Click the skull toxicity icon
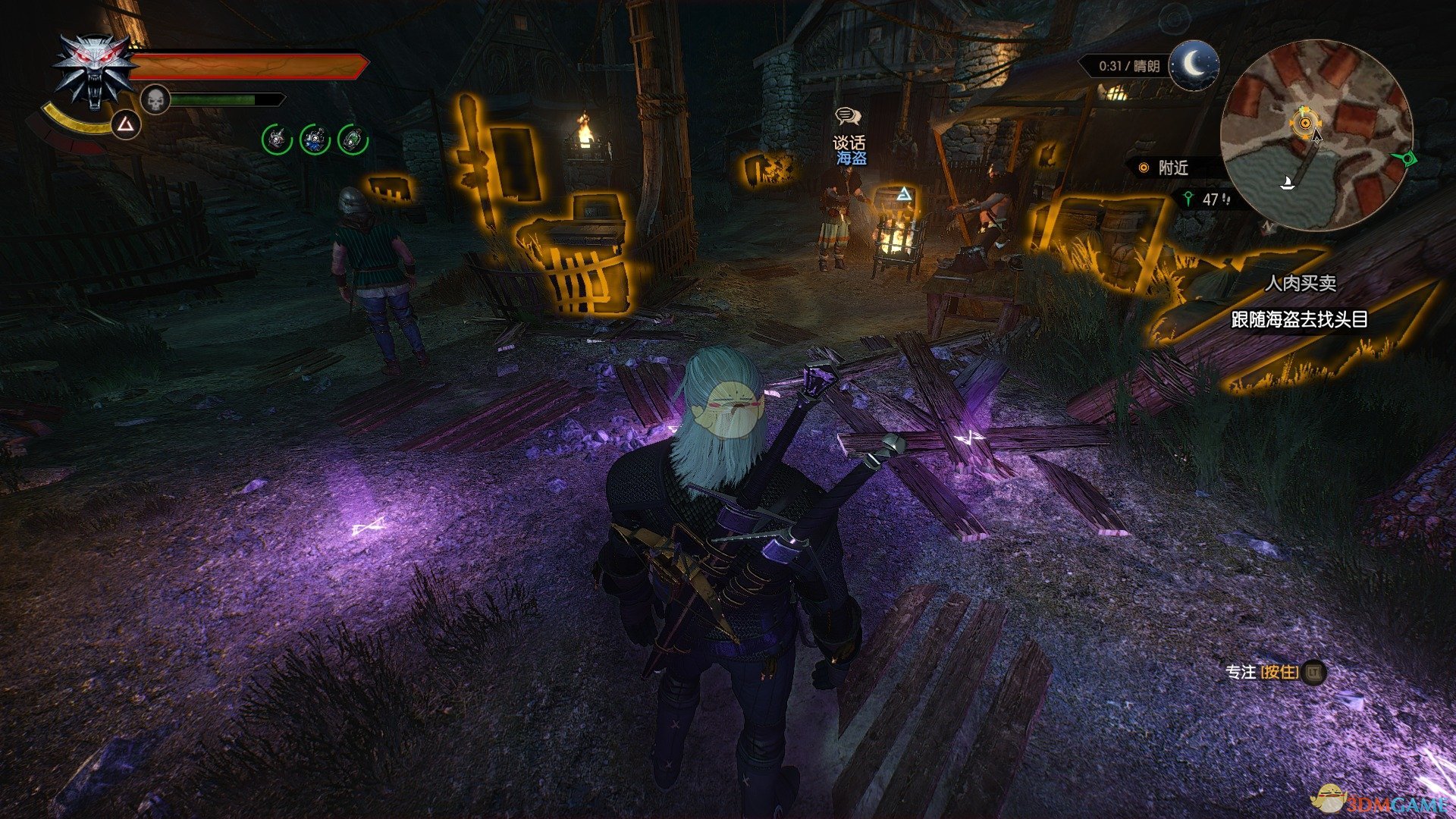Screen dimensions: 1456x819 click(x=155, y=99)
